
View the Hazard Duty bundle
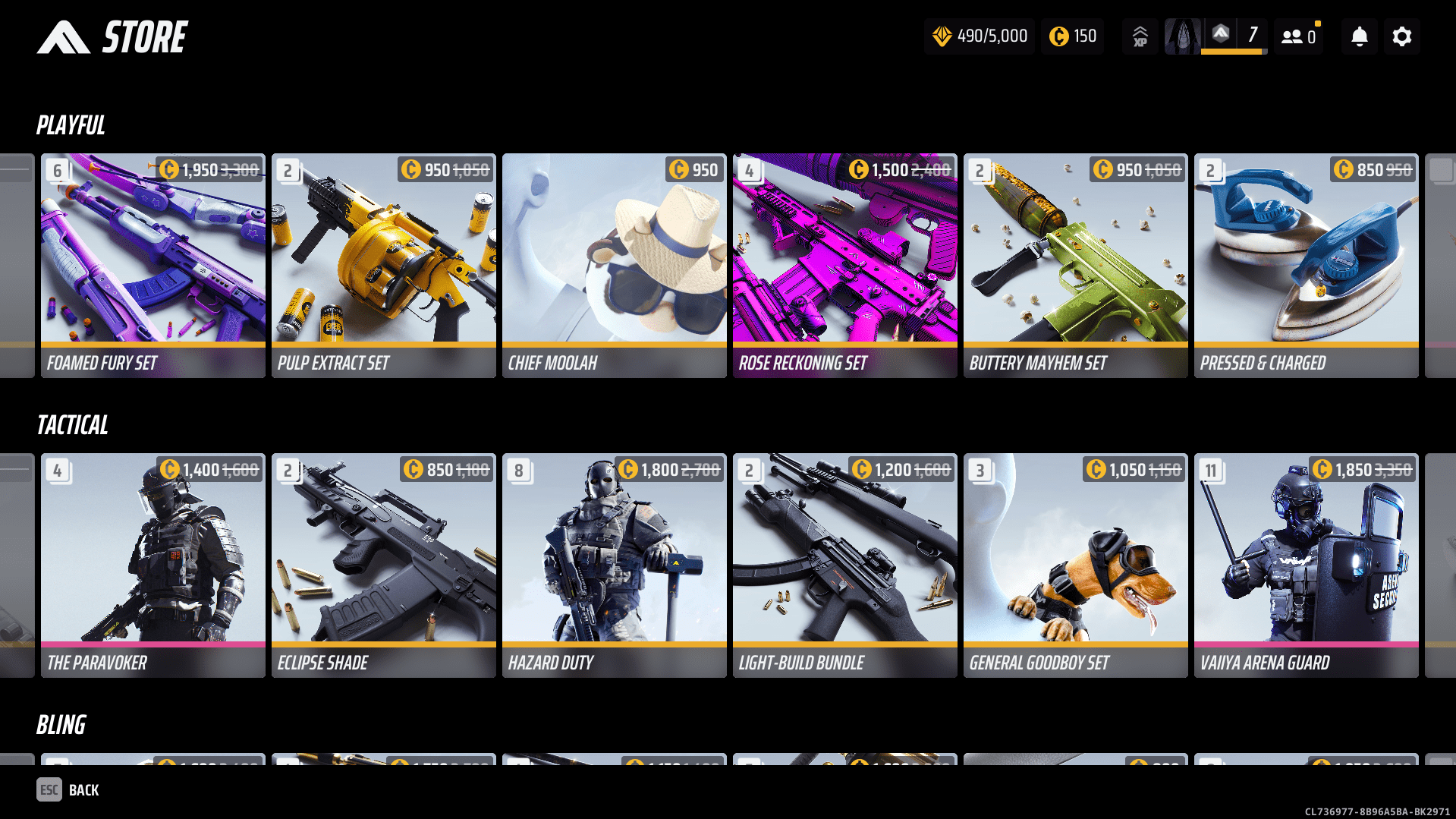pyautogui.click(x=615, y=565)
